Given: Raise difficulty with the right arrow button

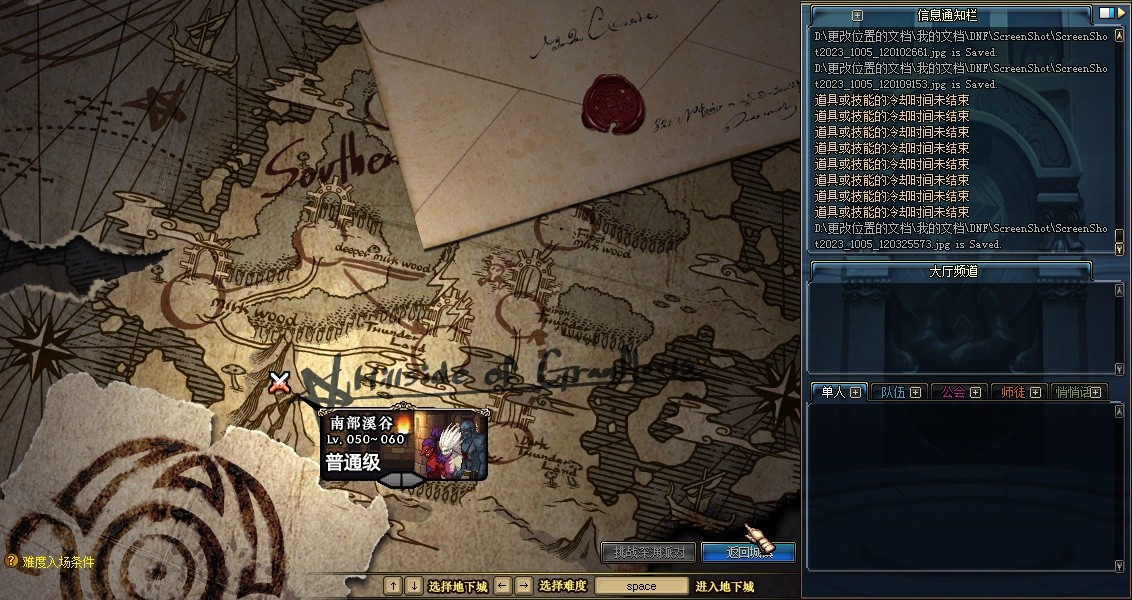Looking at the screenshot, I should [x=523, y=586].
